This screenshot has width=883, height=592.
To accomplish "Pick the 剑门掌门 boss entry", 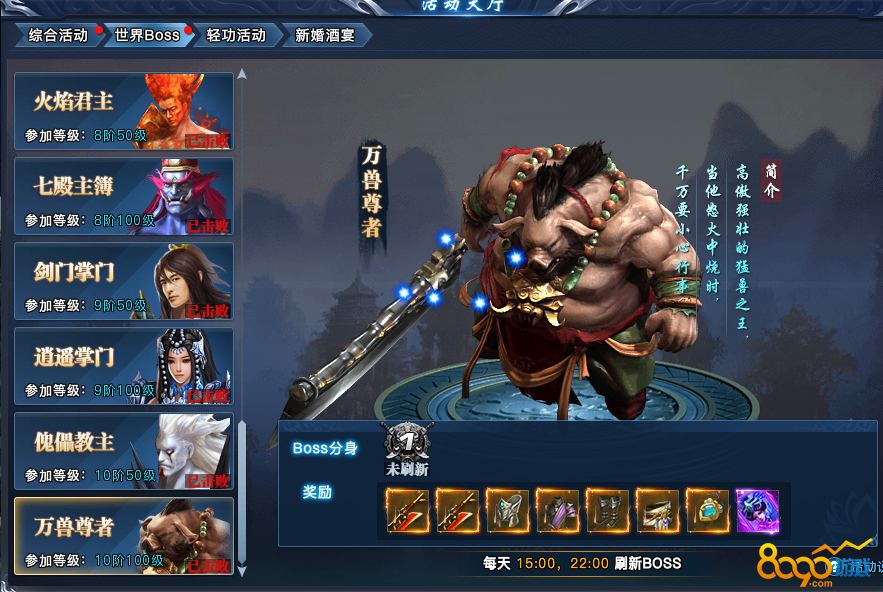I will tap(124, 281).
